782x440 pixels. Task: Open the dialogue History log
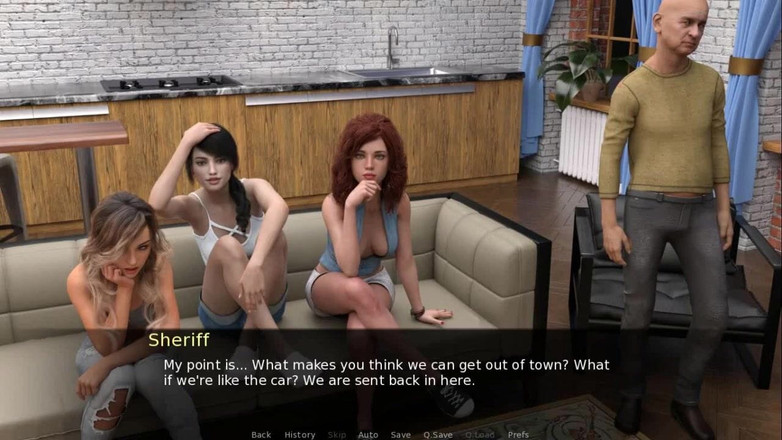[x=299, y=435]
